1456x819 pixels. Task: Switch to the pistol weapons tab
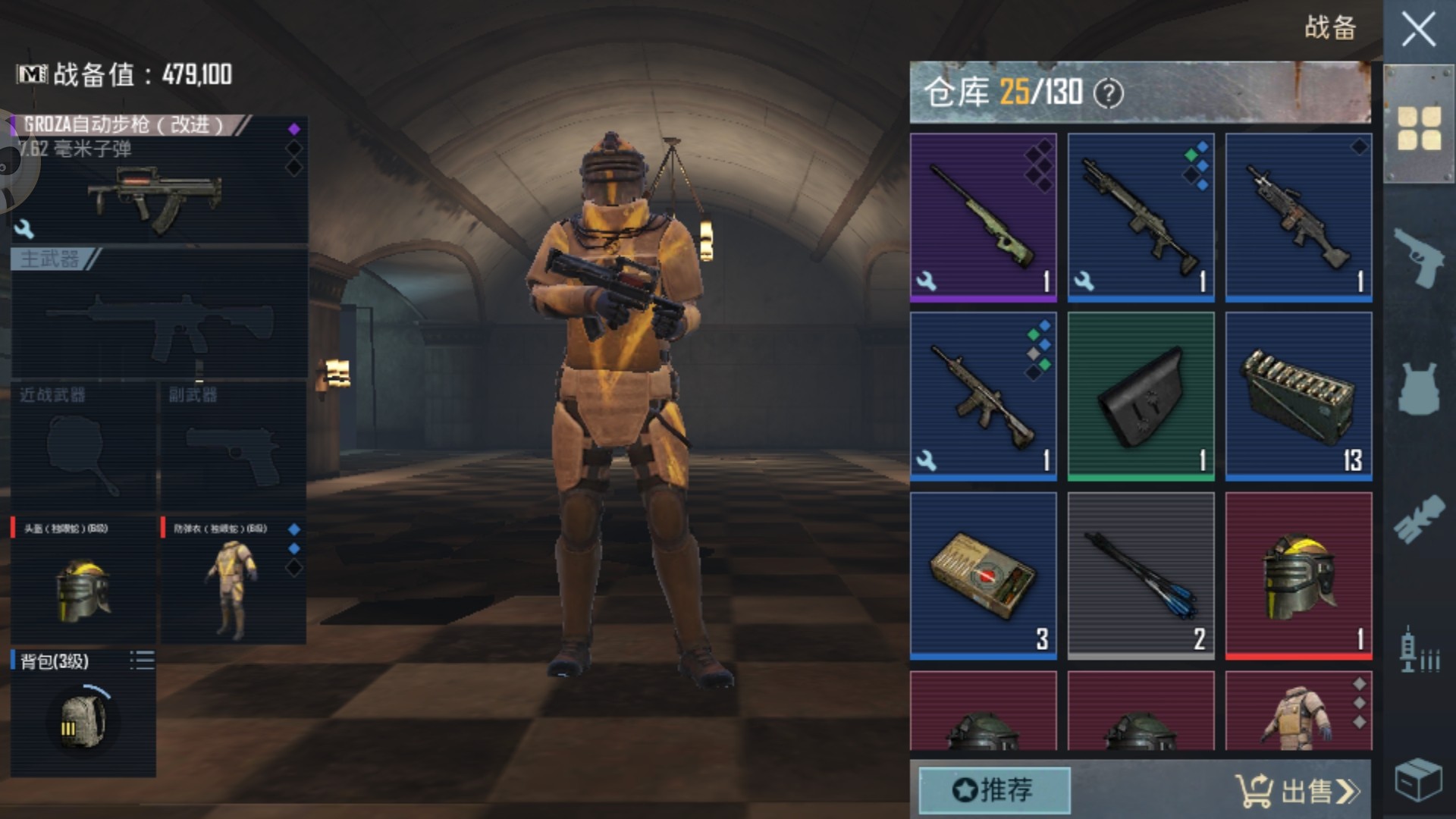pyautogui.click(x=1419, y=257)
